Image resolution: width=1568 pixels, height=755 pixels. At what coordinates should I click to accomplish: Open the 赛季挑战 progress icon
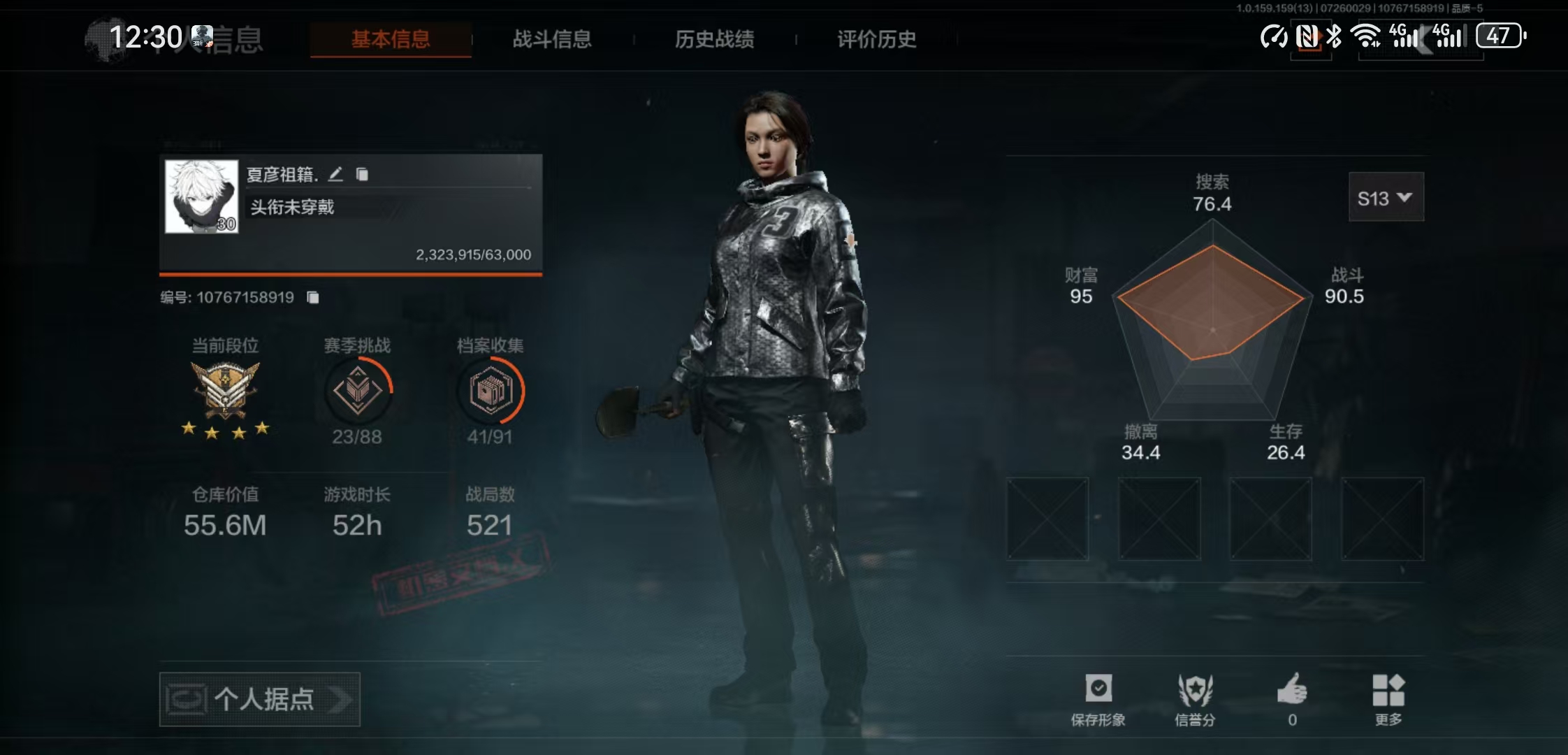coord(358,390)
